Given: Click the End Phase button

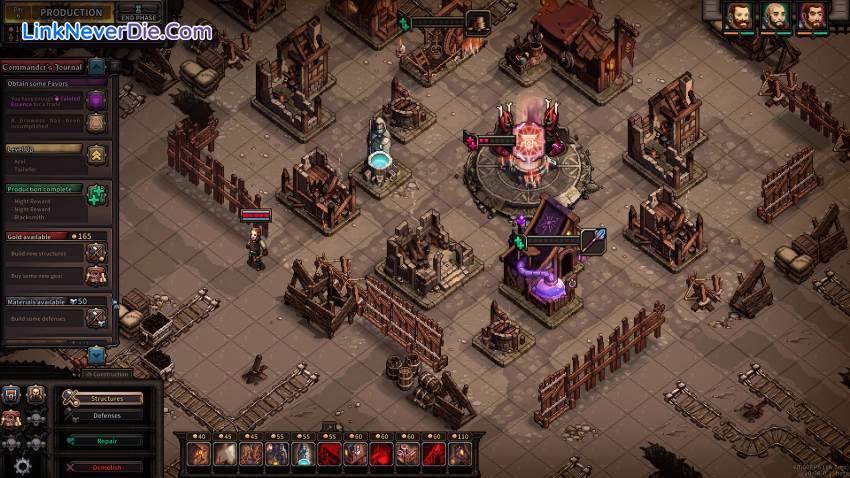Looking at the screenshot, I should pos(136,14).
